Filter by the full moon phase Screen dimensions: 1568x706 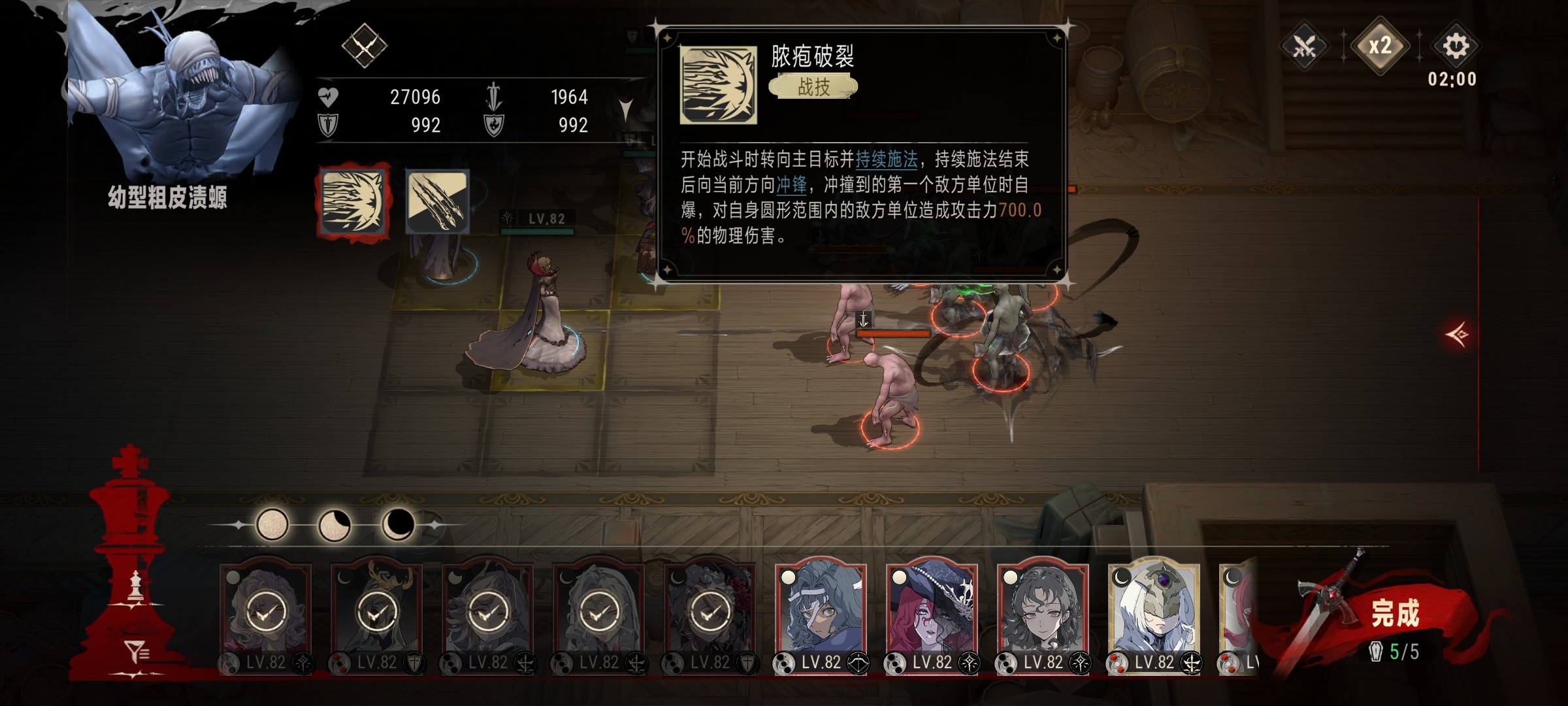pyautogui.click(x=272, y=524)
